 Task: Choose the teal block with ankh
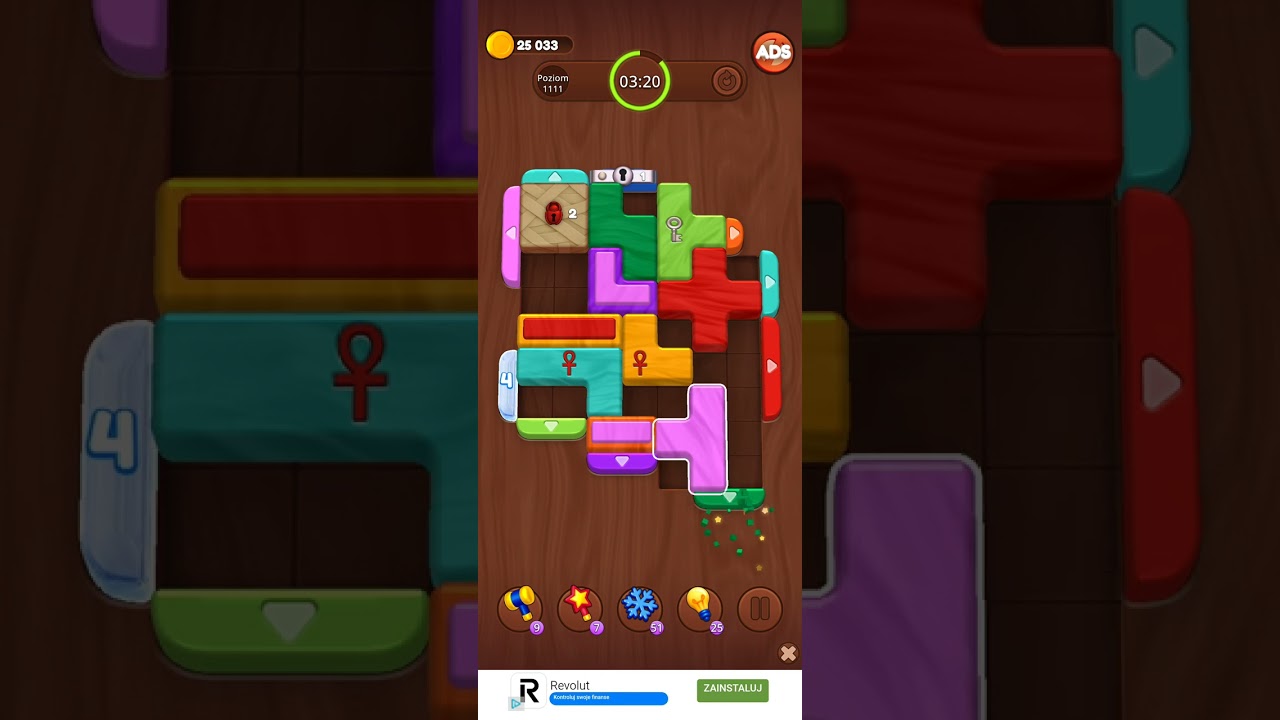coord(570,365)
